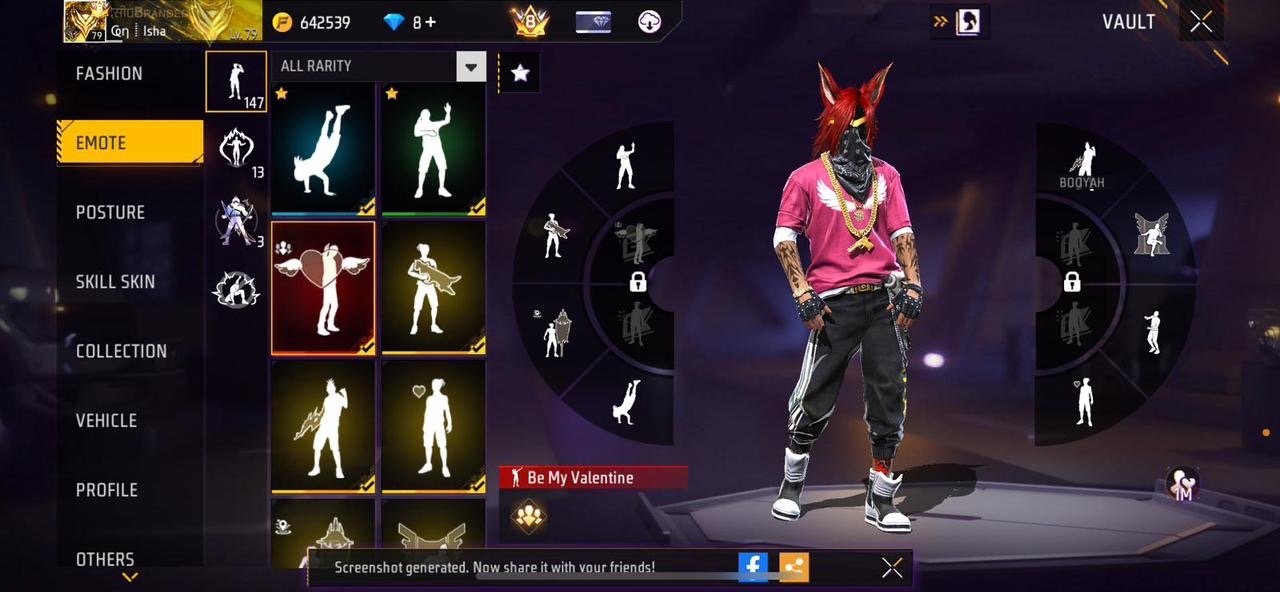Open the emote tab showing 147 items

(x=236, y=81)
